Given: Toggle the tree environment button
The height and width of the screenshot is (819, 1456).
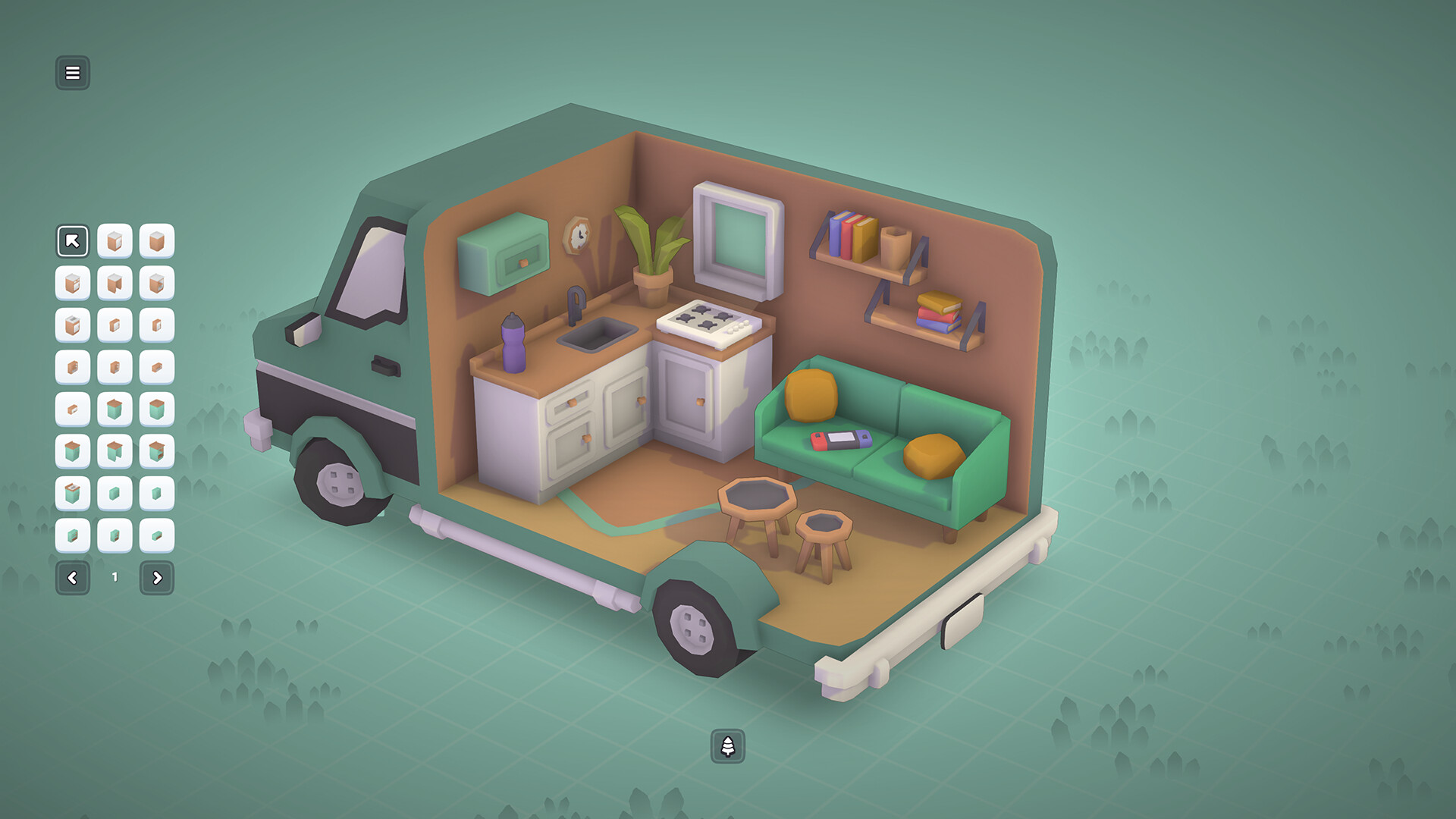Looking at the screenshot, I should pos(728,745).
